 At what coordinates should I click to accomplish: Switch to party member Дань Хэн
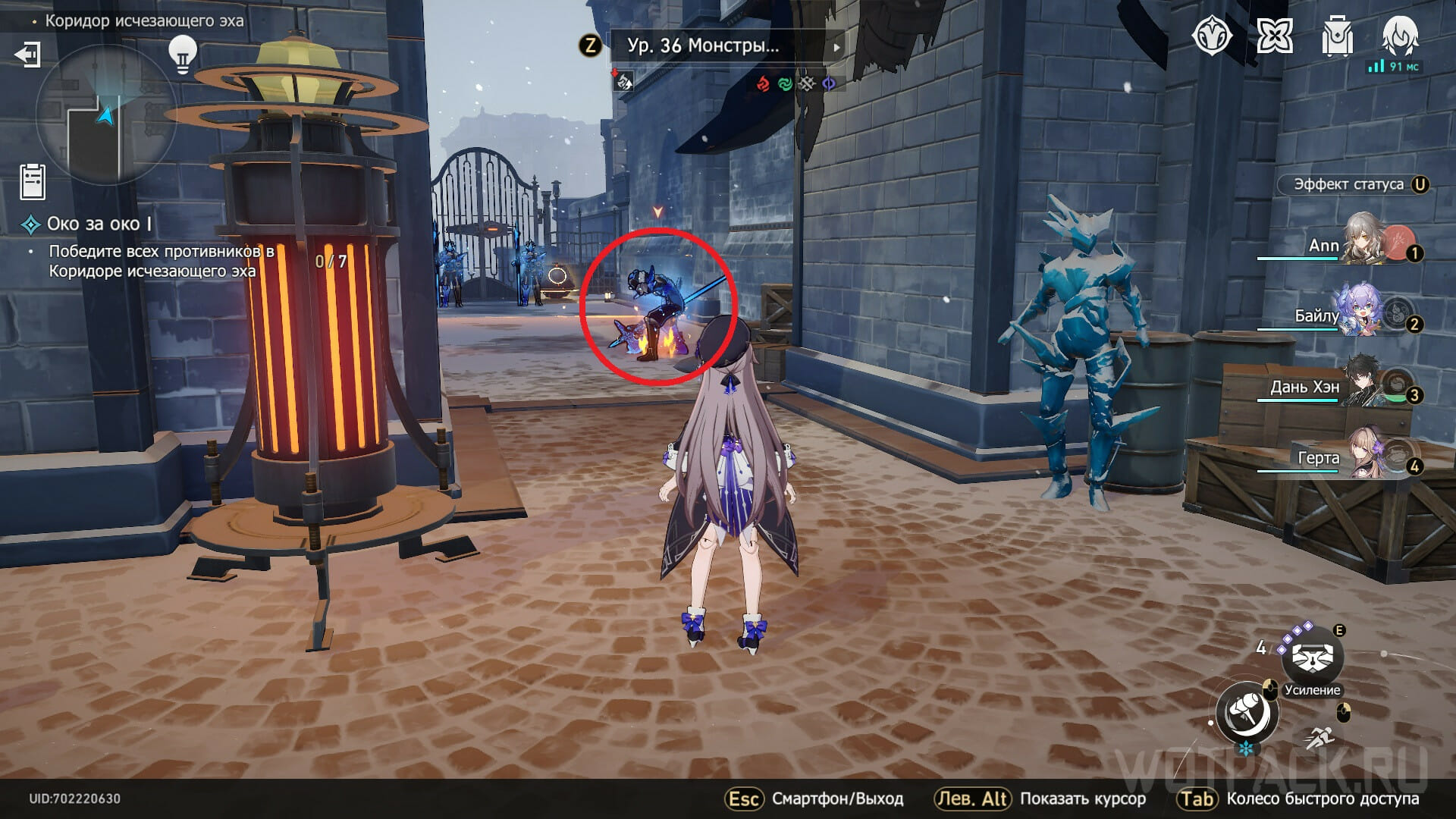(x=1365, y=384)
